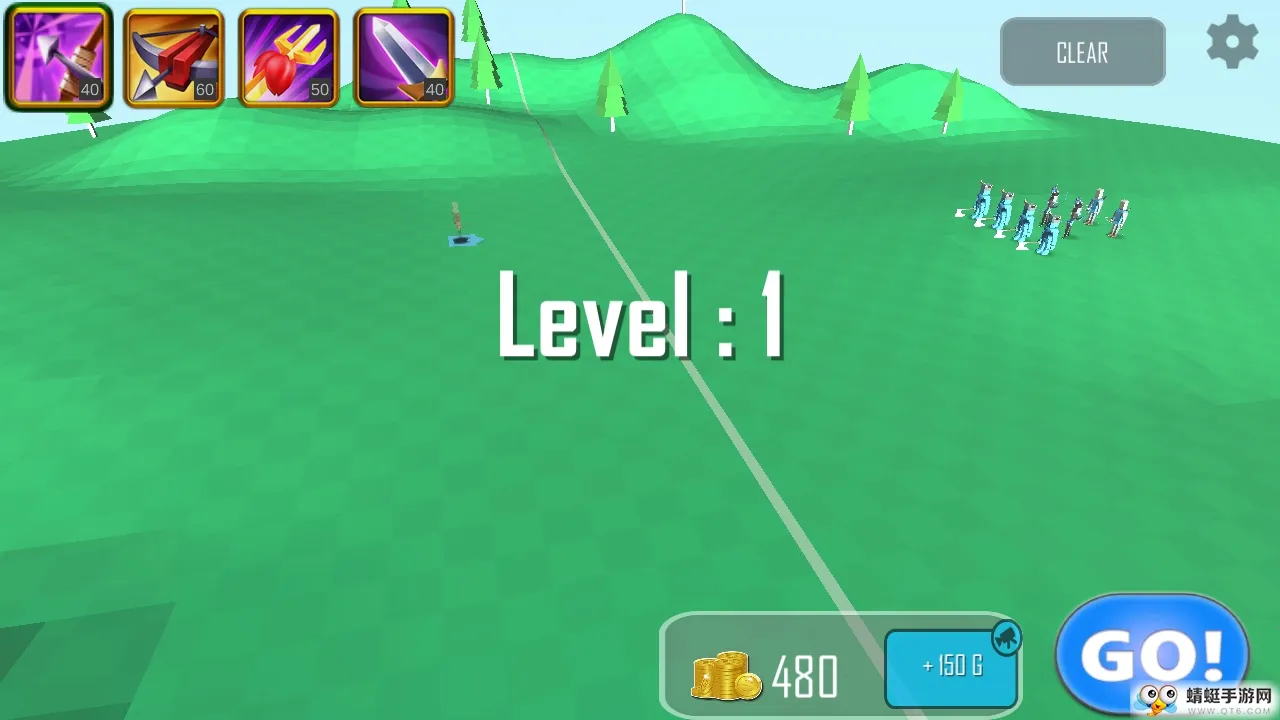
Task: Click the Level : 1 title text
Action: 642,318
